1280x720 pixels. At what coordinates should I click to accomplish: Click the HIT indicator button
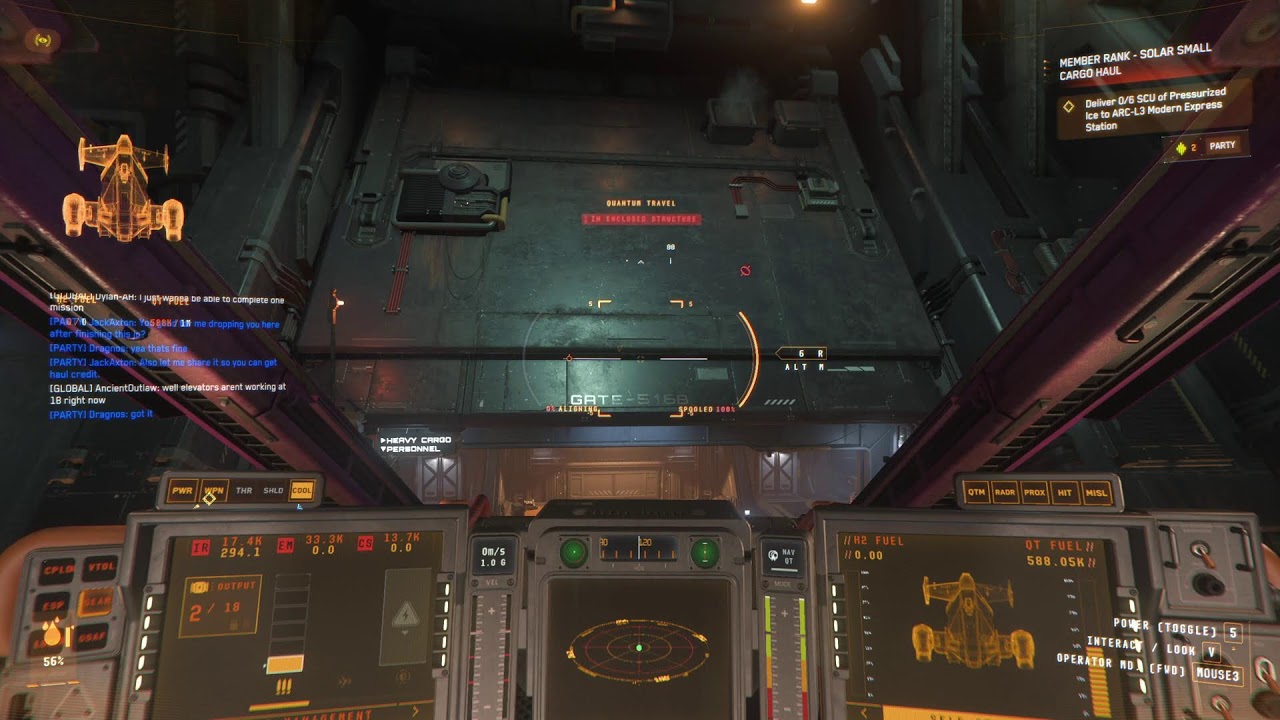1065,492
